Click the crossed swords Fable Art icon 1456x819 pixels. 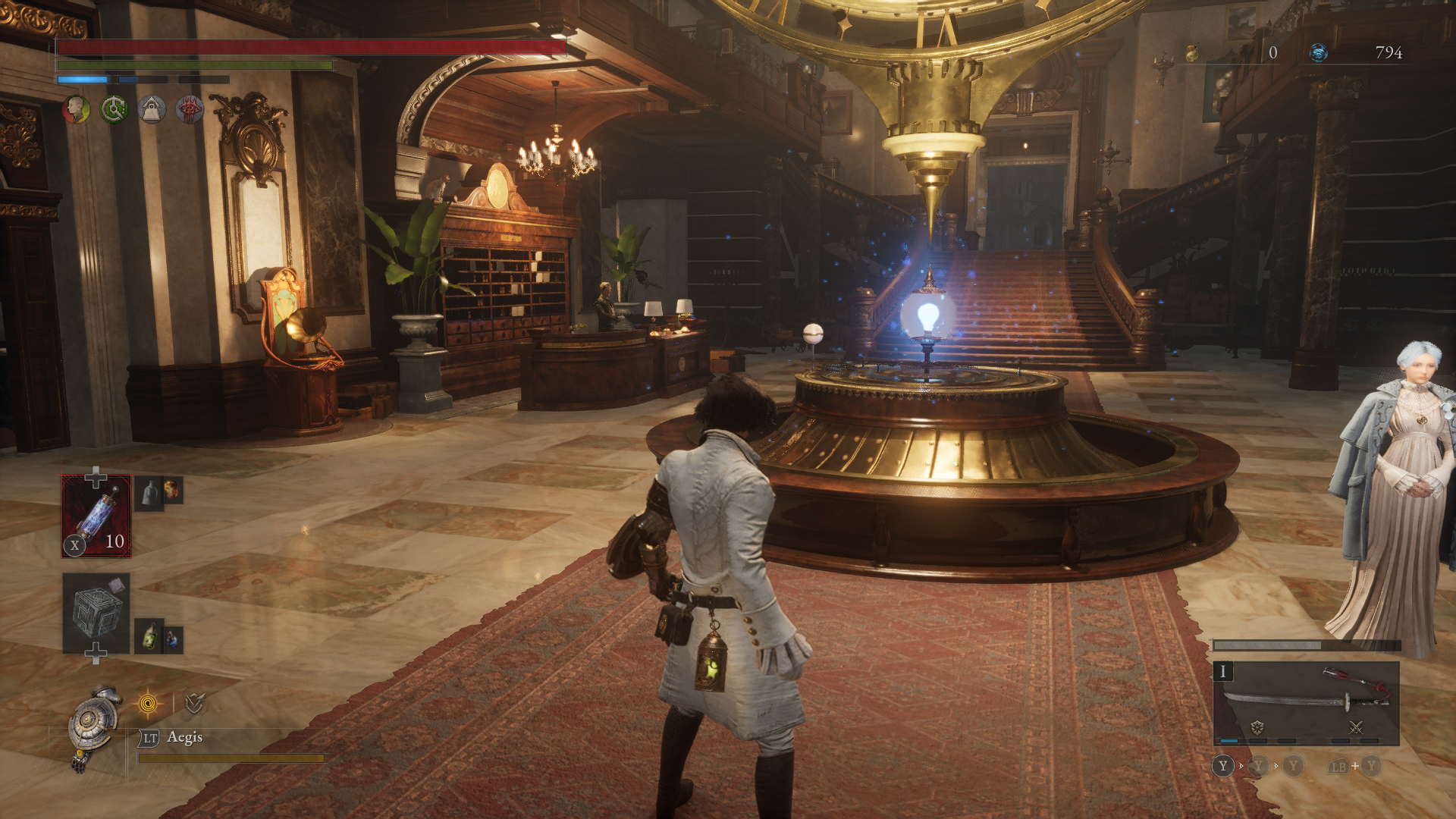(1356, 727)
